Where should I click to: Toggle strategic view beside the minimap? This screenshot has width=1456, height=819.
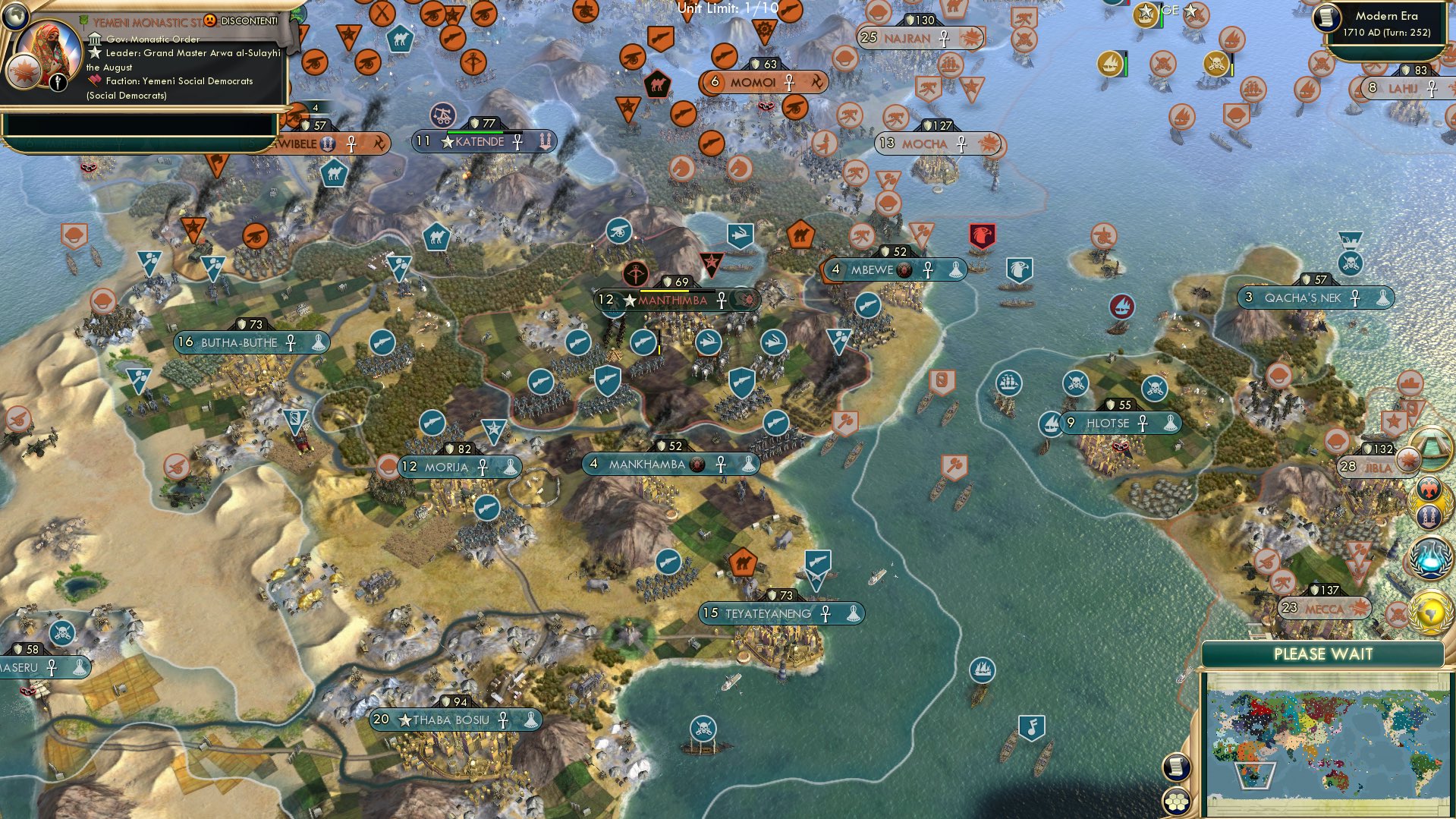(x=1176, y=767)
